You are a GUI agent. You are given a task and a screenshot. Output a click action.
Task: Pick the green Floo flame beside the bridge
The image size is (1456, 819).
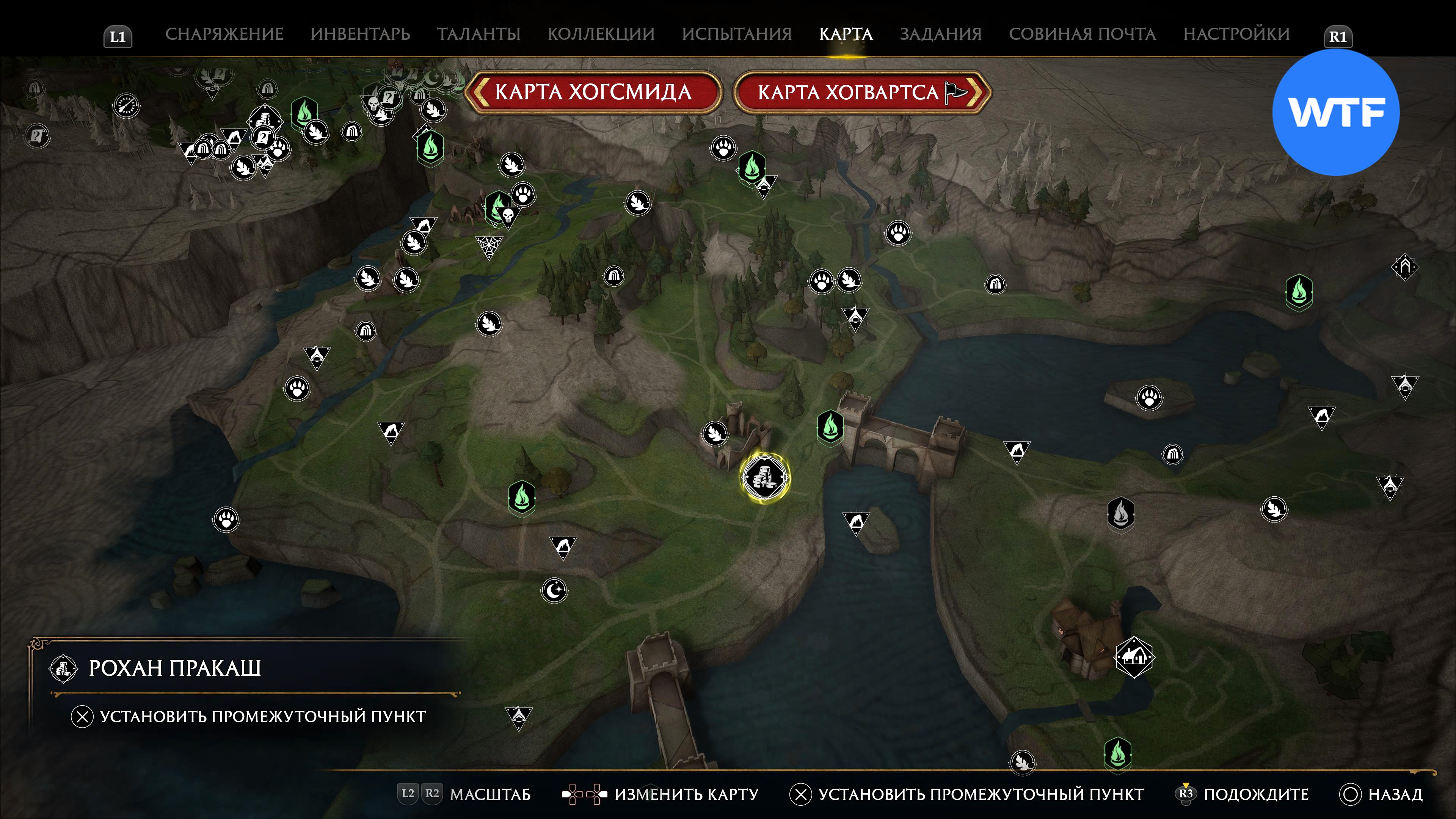[830, 426]
